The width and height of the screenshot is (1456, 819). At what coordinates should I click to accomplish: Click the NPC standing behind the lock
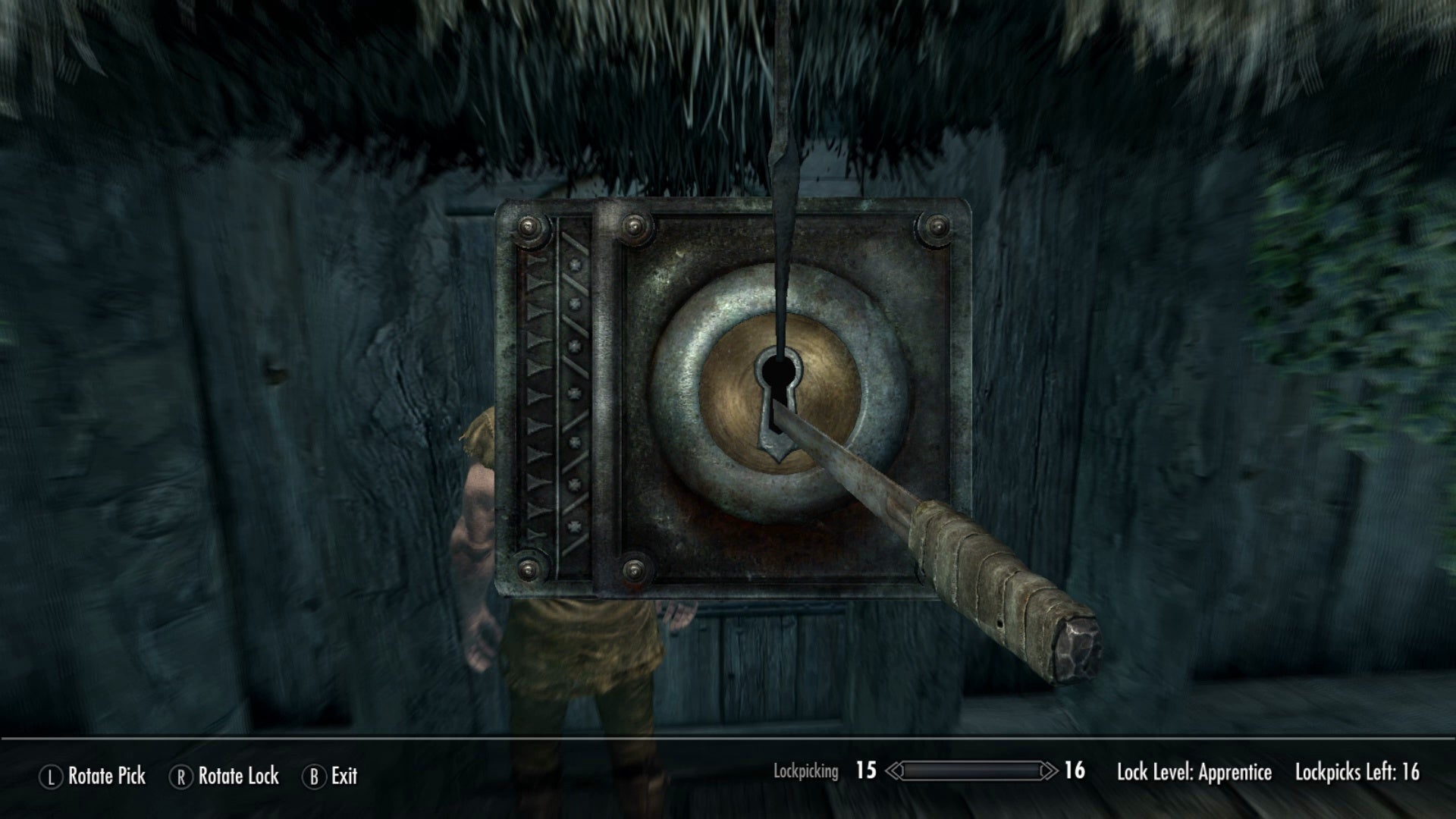(x=478, y=531)
